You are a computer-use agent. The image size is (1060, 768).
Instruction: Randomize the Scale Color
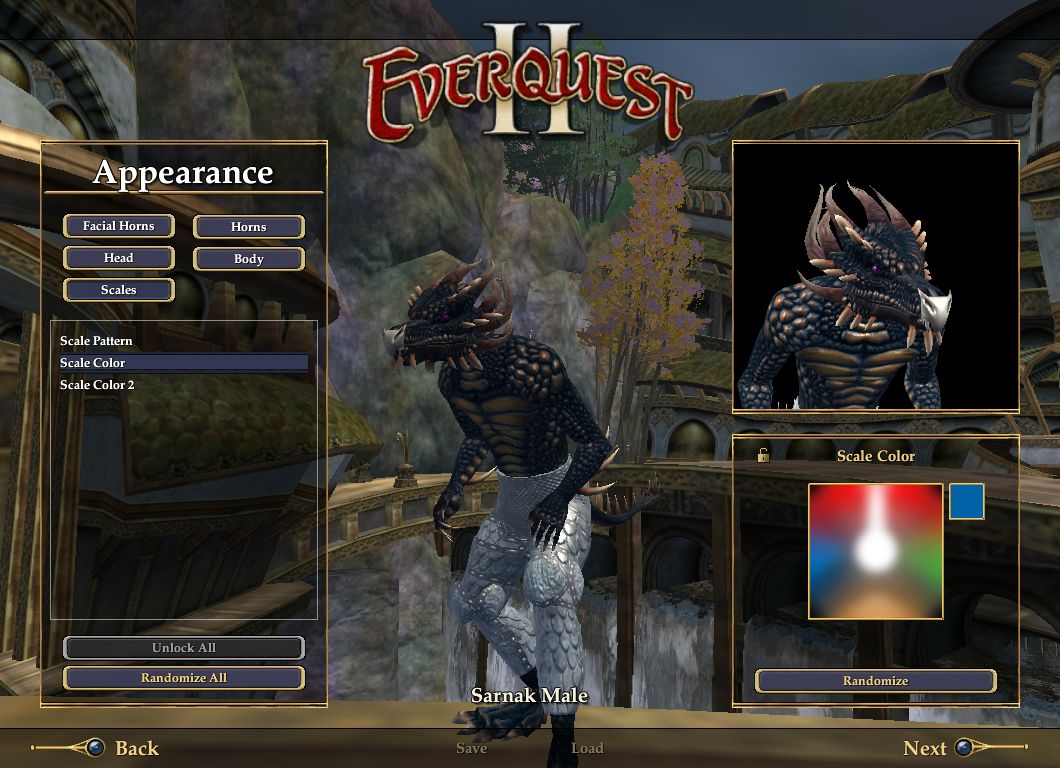875,681
